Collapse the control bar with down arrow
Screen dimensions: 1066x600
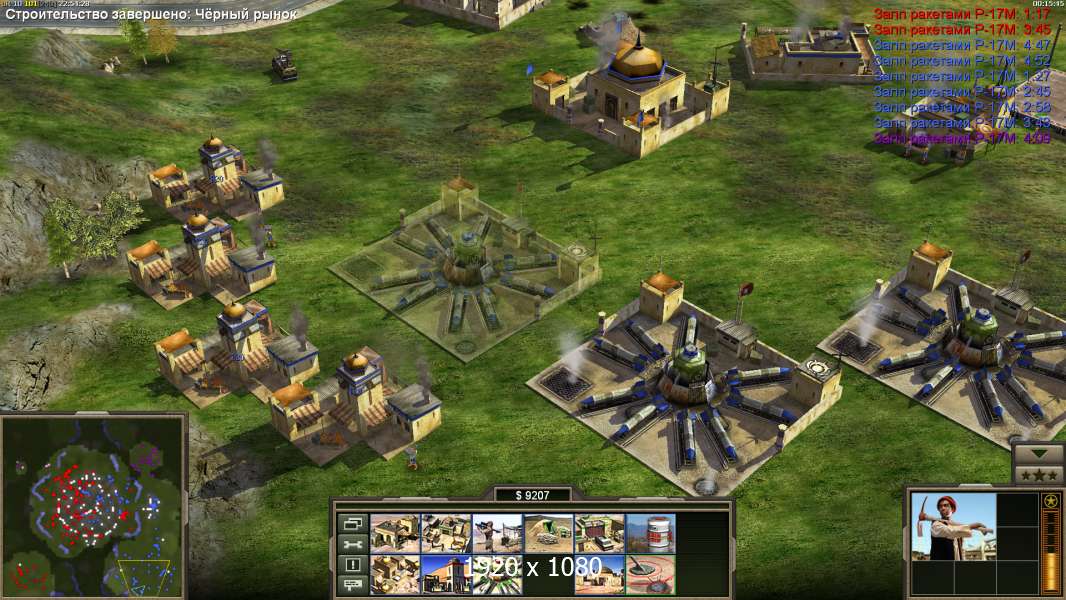1039,452
